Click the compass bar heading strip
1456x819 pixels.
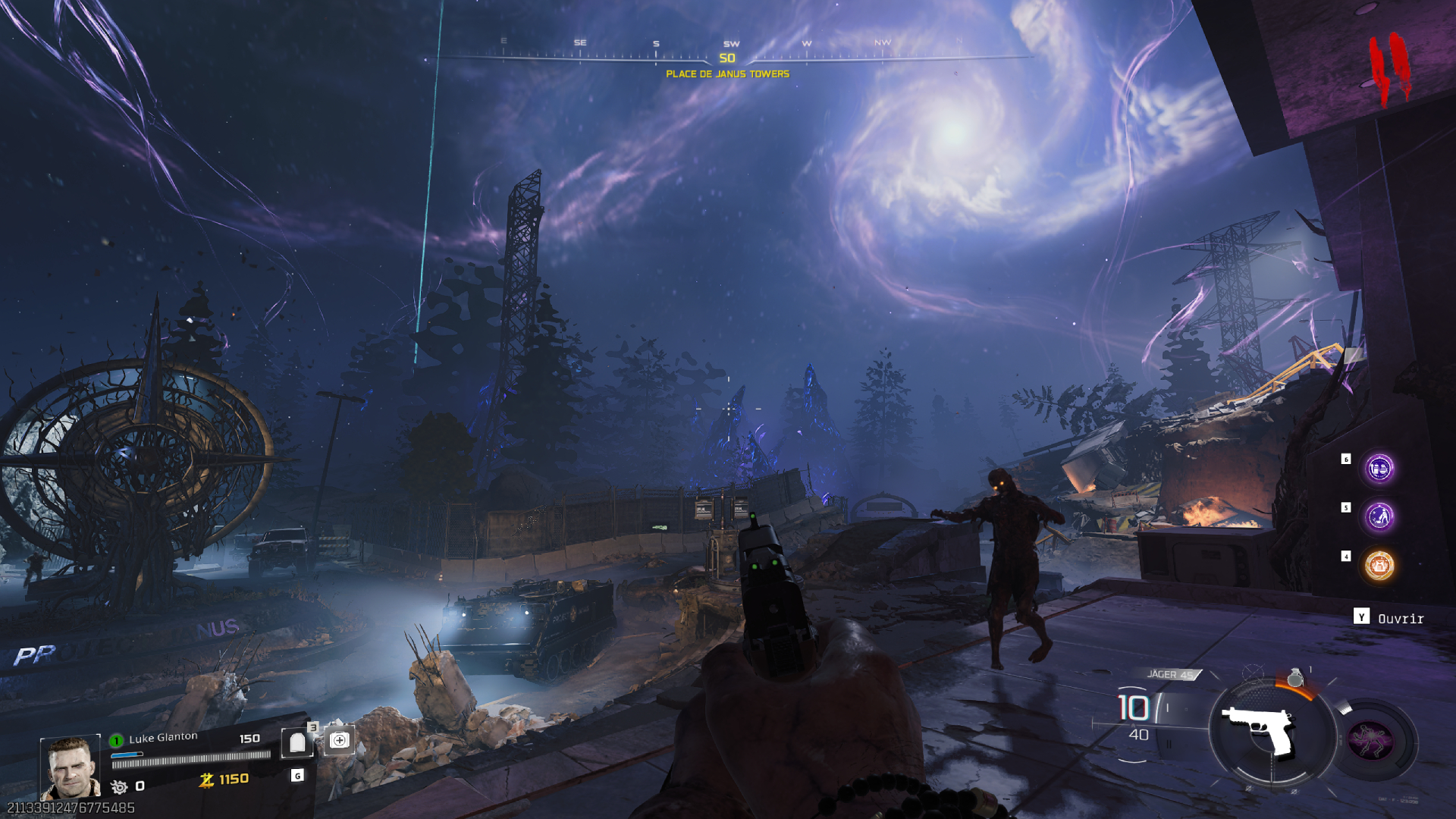pyautogui.click(x=728, y=55)
